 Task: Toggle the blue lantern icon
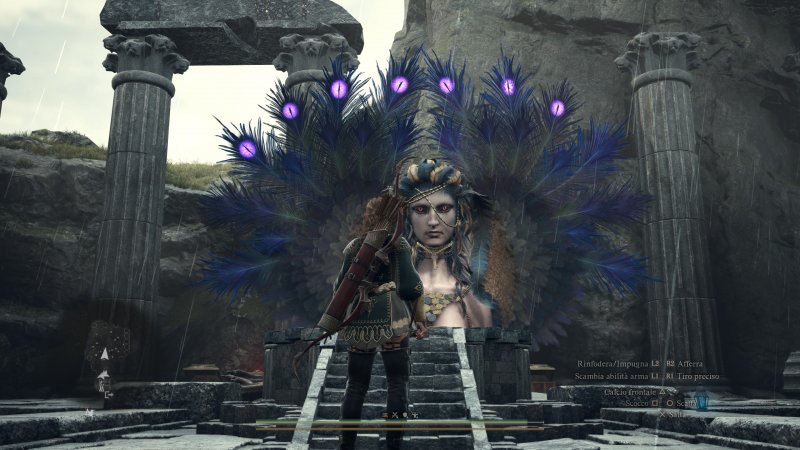(700, 402)
